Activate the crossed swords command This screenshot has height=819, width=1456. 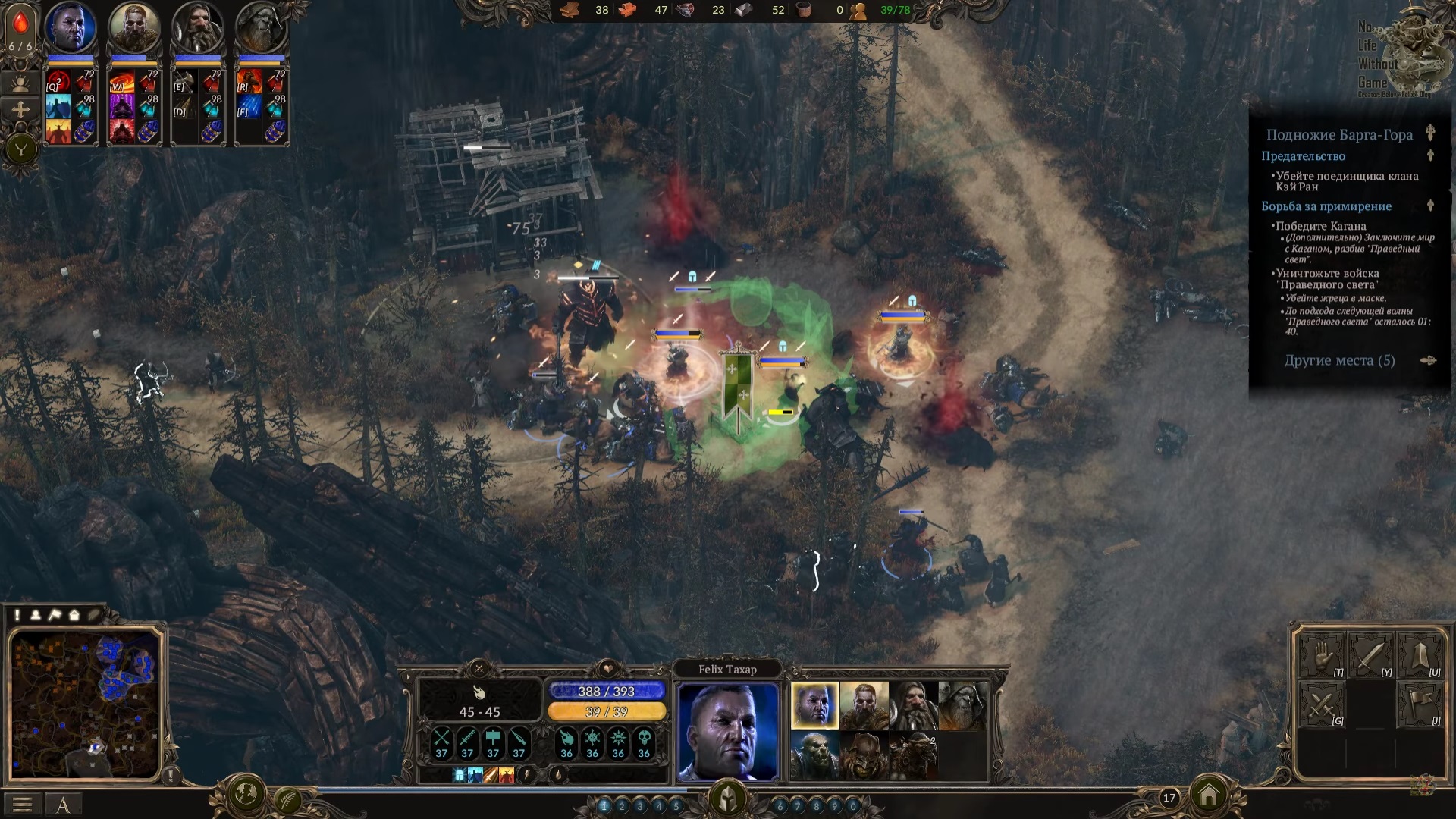[x=1321, y=704]
